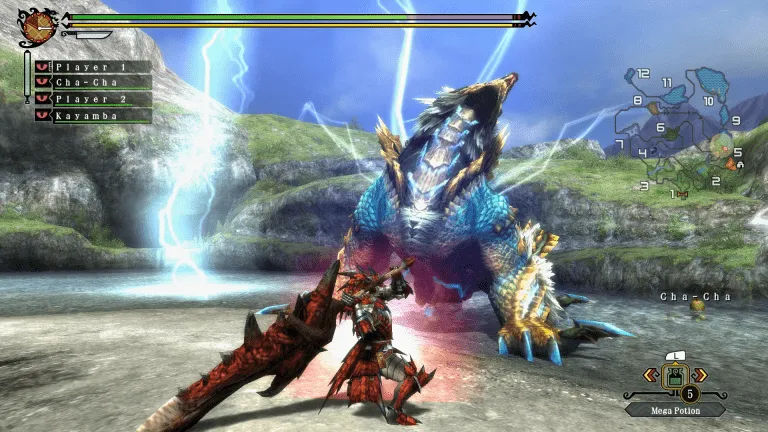768x432 pixels.
Task: Choose the Cha-Cha row in the party list
Action: [93, 83]
